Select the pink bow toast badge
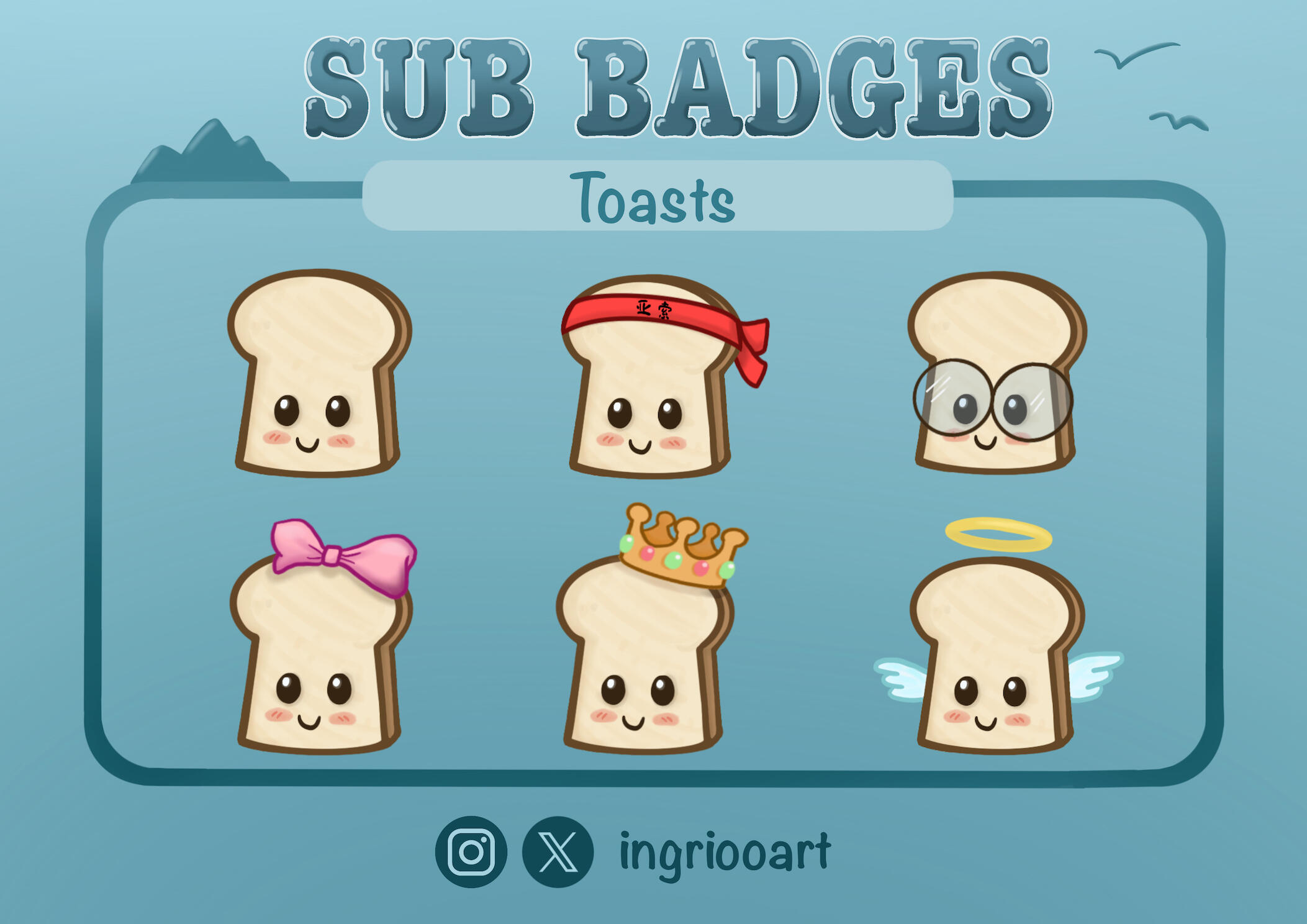The image size is (1307, 924). point(320,646)
